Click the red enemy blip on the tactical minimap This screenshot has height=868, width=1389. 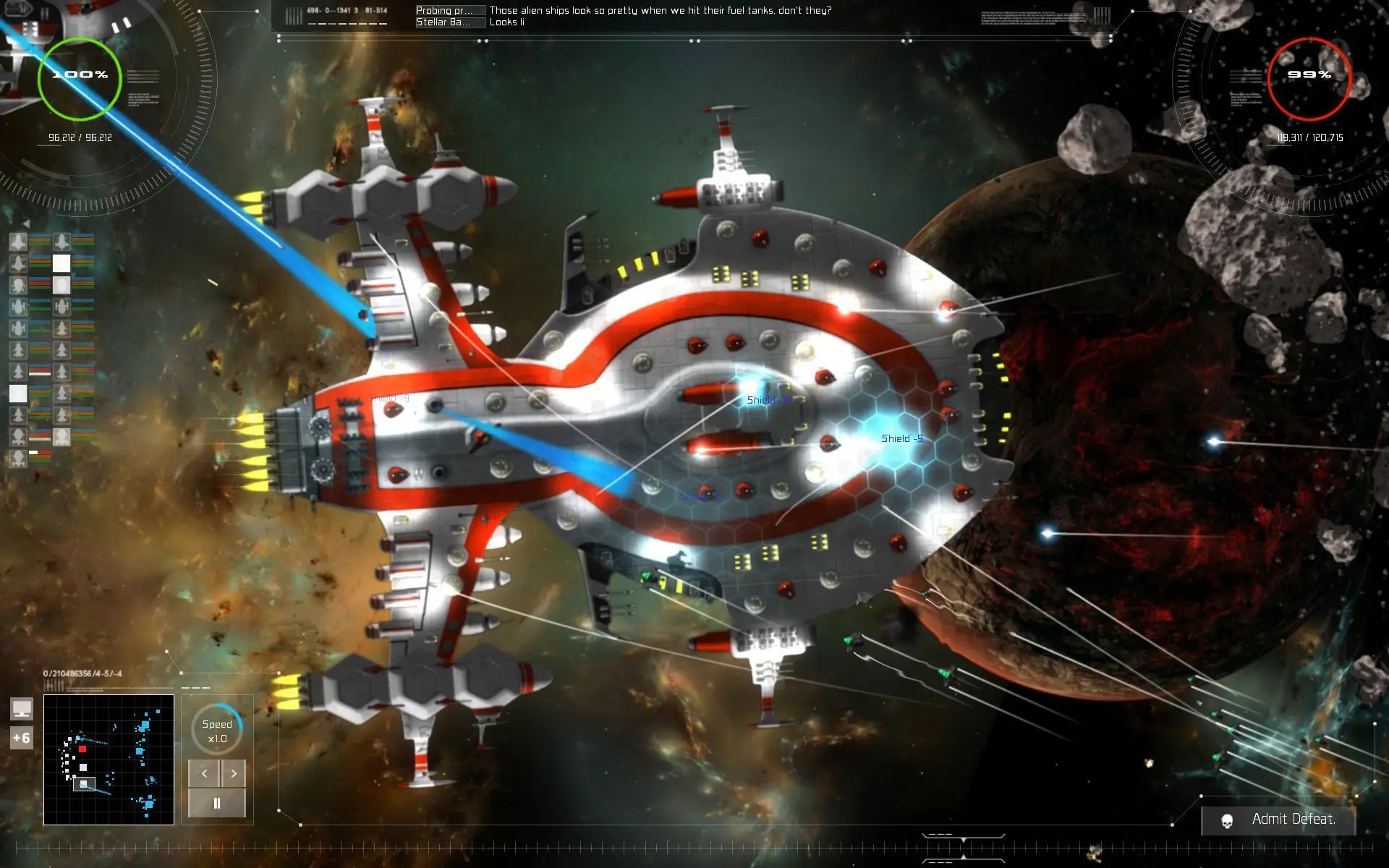pos(82,749)
